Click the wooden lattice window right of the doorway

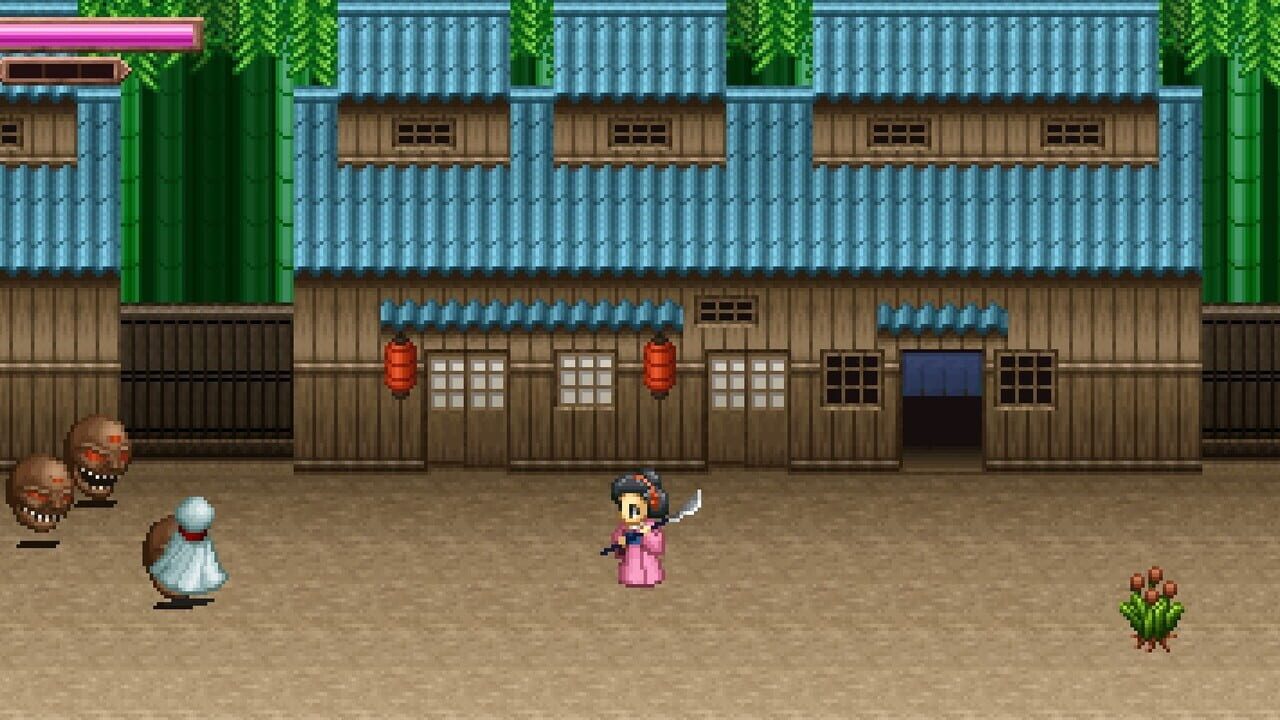[x=1025, y=378]
